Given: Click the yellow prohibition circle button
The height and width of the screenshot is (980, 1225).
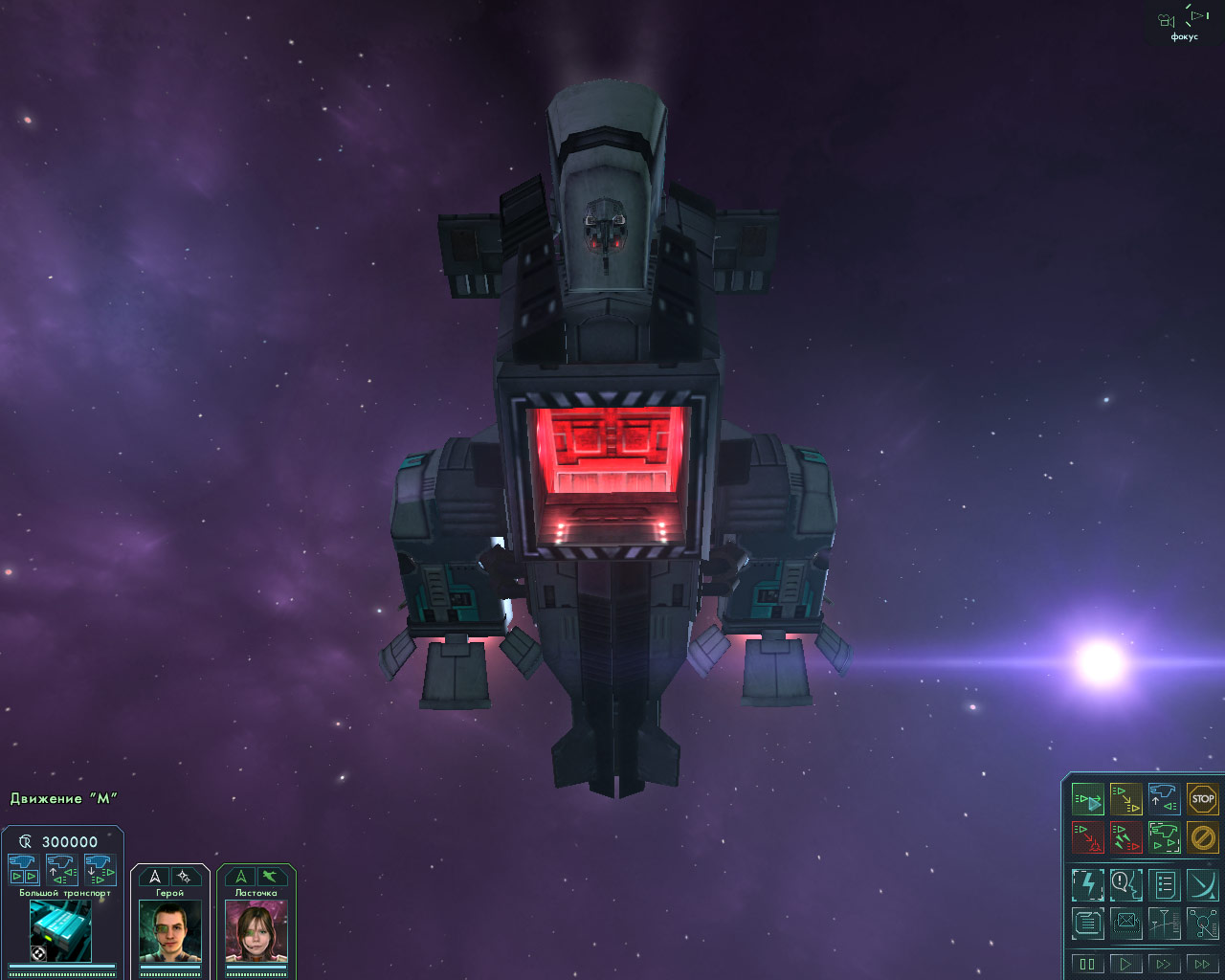Looking at the screenshot, I should 1202,837.
